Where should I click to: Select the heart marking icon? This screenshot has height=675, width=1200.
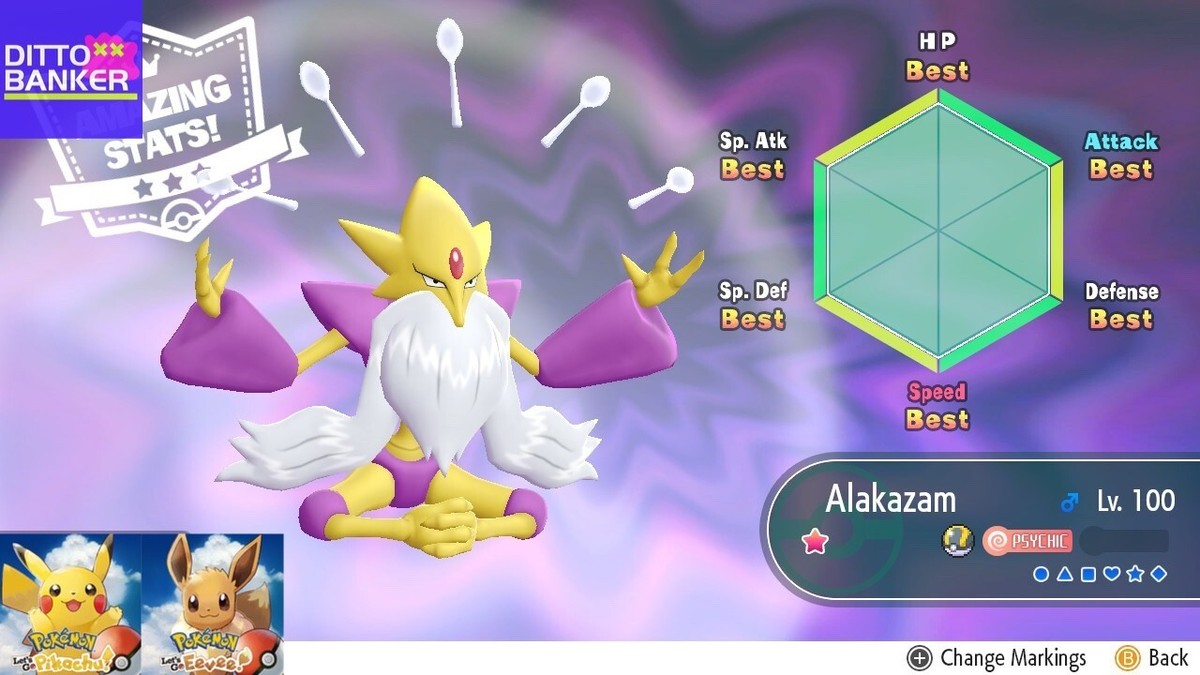[1111, 574]
